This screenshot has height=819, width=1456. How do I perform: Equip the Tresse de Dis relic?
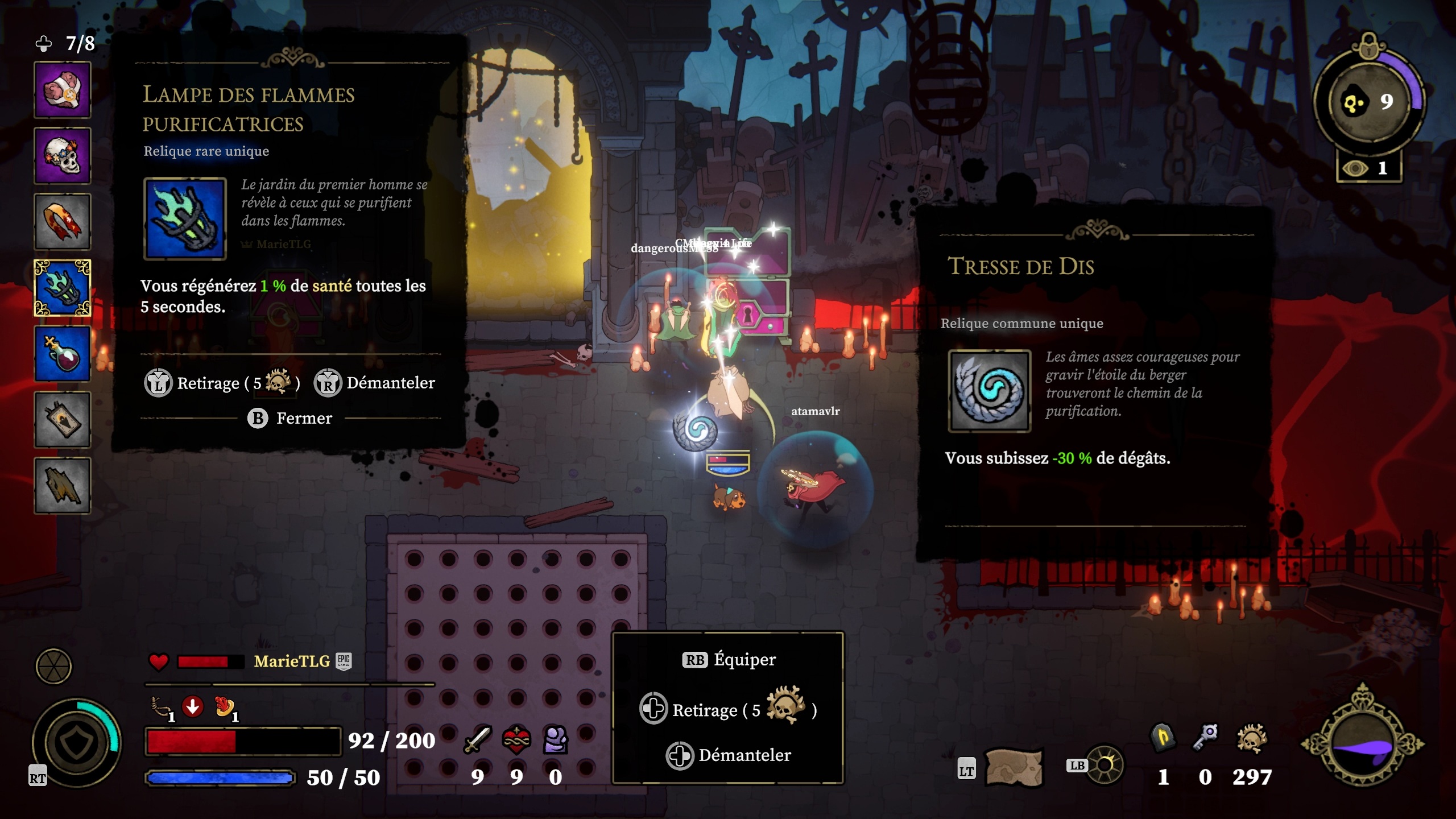pos(729,660)
